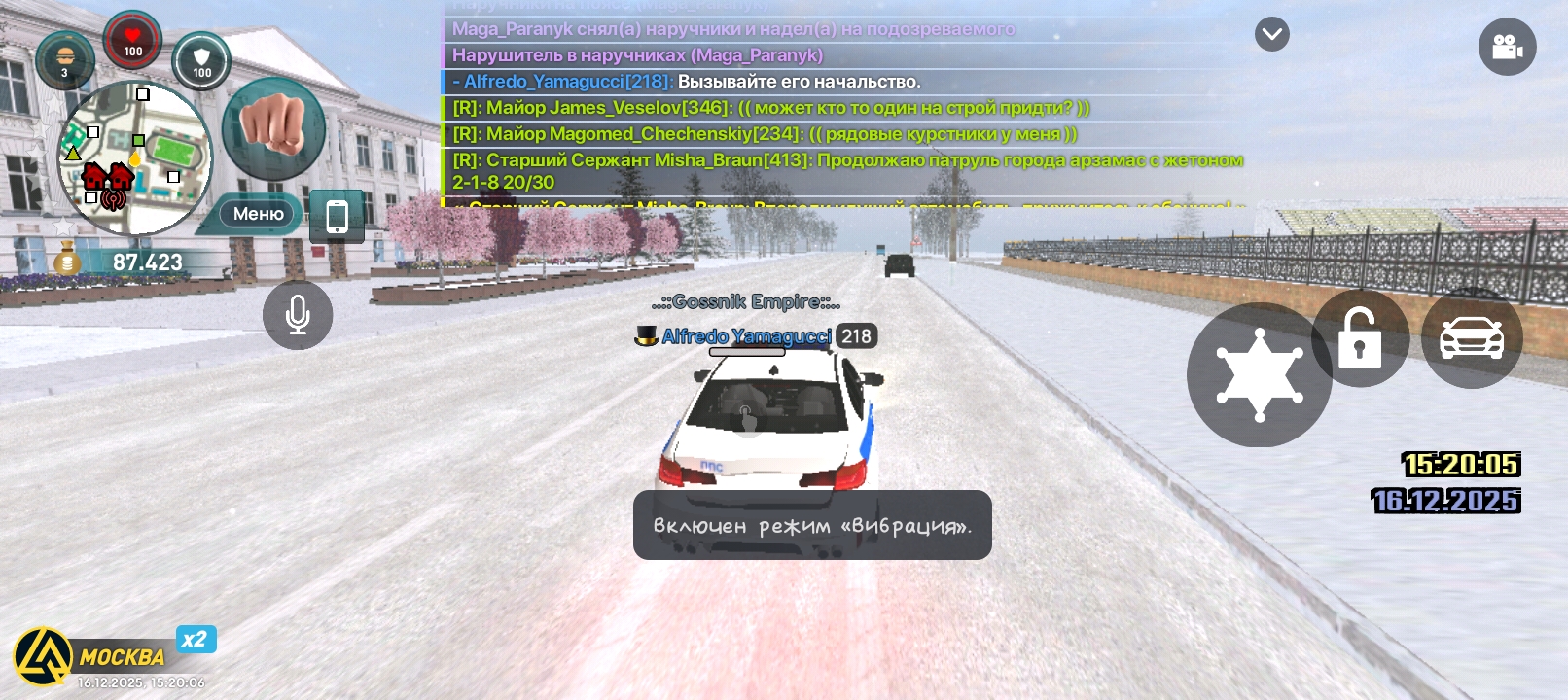
Task: Click the Alfredo_Yamagucci chat message
Action: pyautogui.click(x=686, y=82)
